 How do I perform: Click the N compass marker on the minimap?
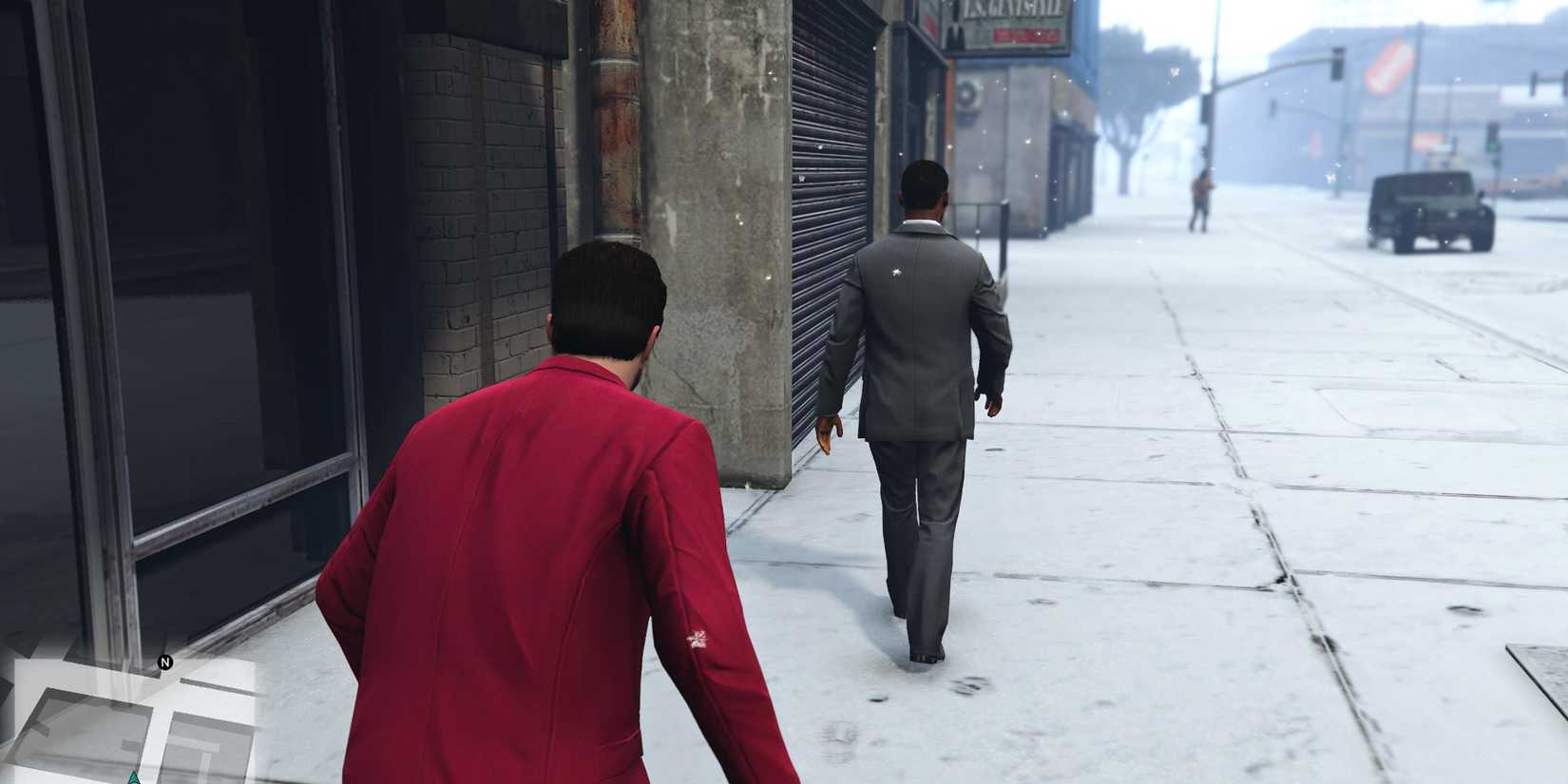(165, 662)
